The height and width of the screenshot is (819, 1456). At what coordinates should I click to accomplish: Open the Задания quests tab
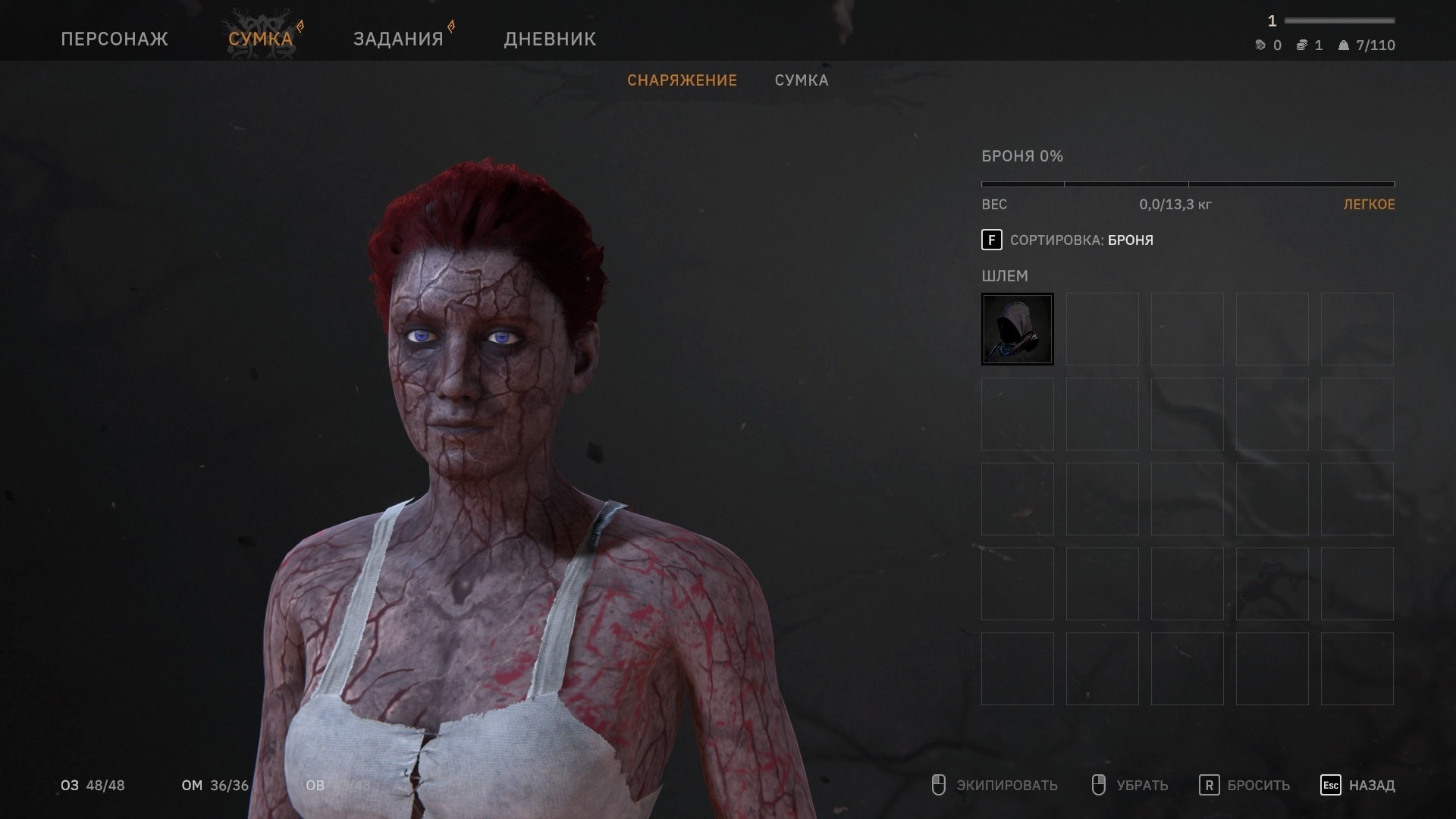point(398,39)
